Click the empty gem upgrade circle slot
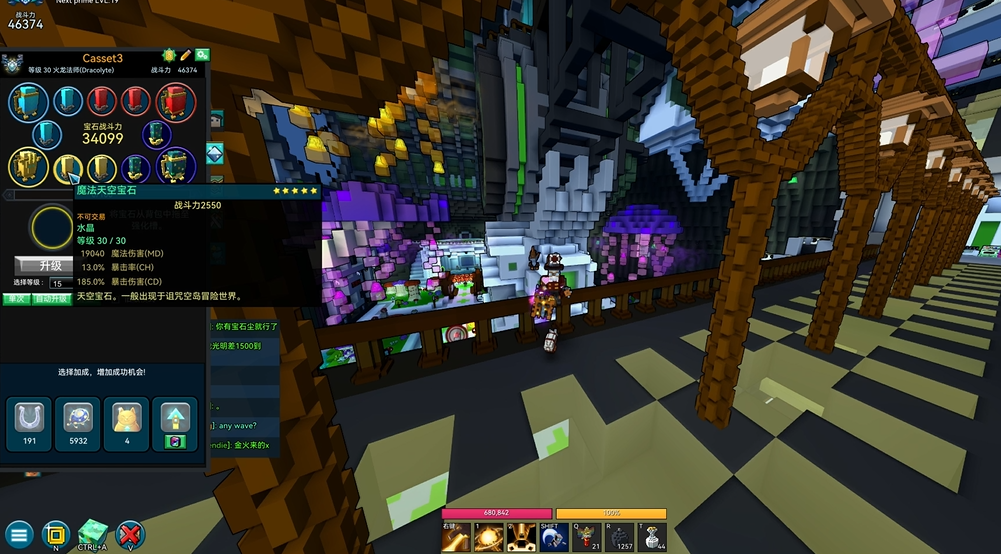1001x554 pixels. [x=51, y=228]
